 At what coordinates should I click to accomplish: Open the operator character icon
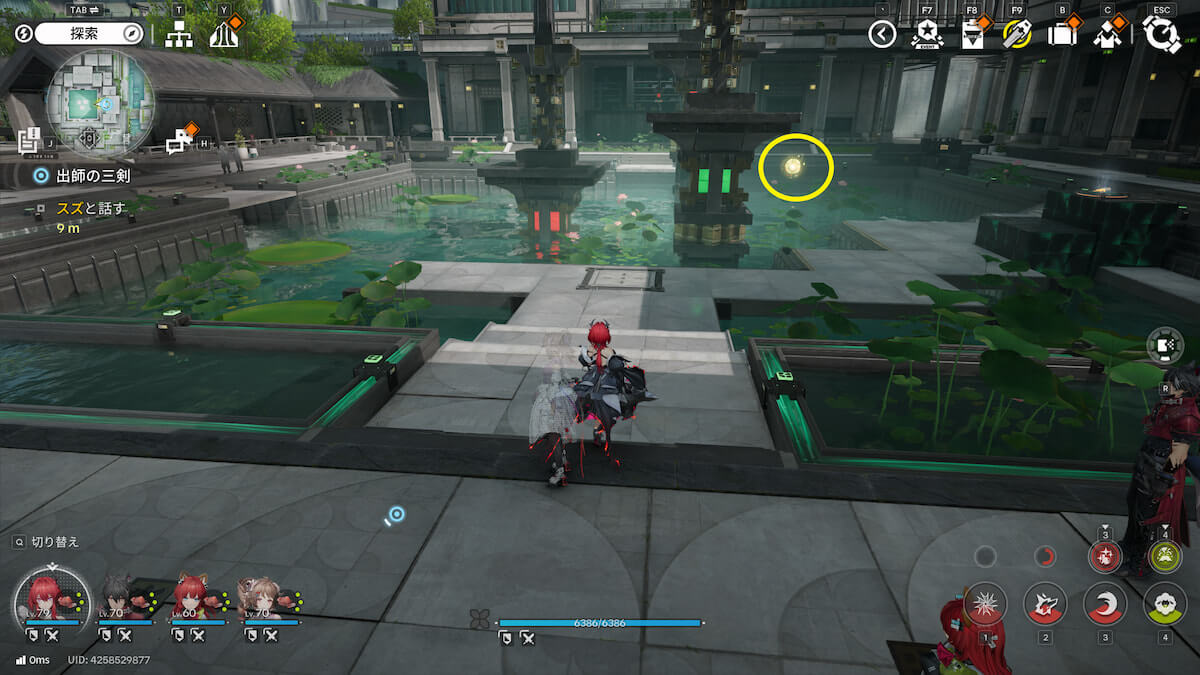pyautogui.click(x=1107, y=35)
